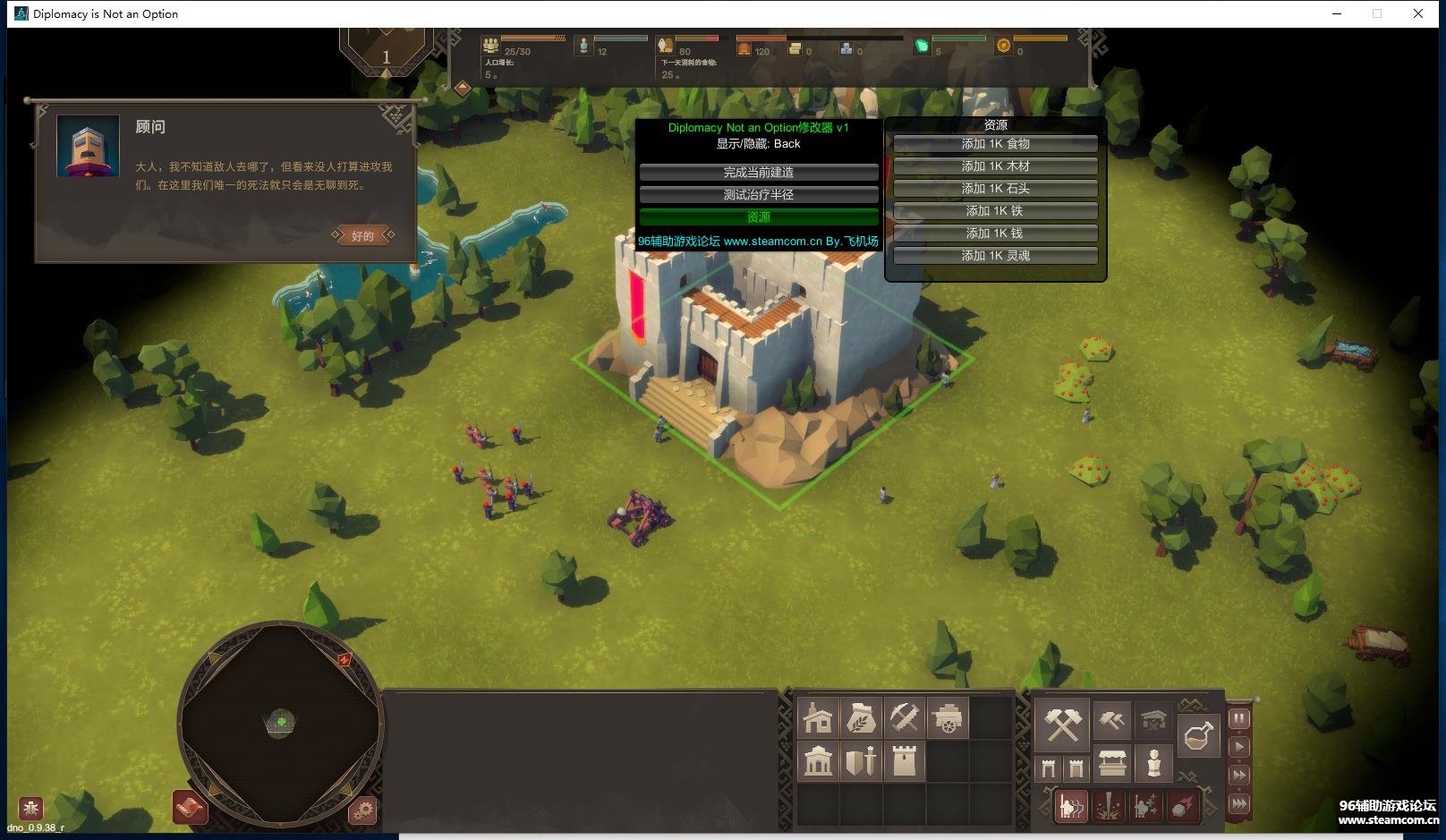Pause the game speed
The width and height of the screenshot is (1446, 840).
pos(1239,718)
